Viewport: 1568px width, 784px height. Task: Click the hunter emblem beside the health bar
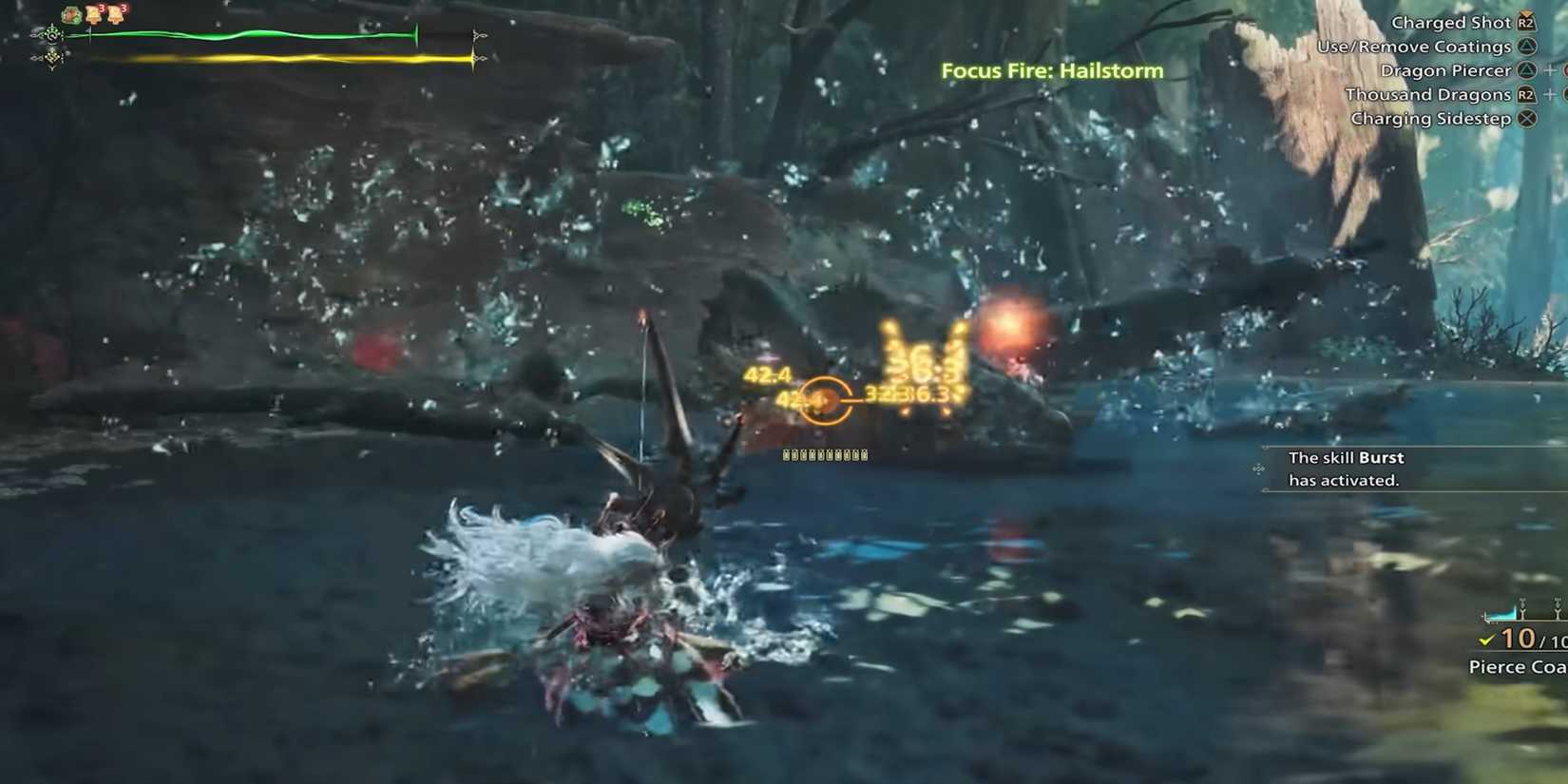[52, 35]
